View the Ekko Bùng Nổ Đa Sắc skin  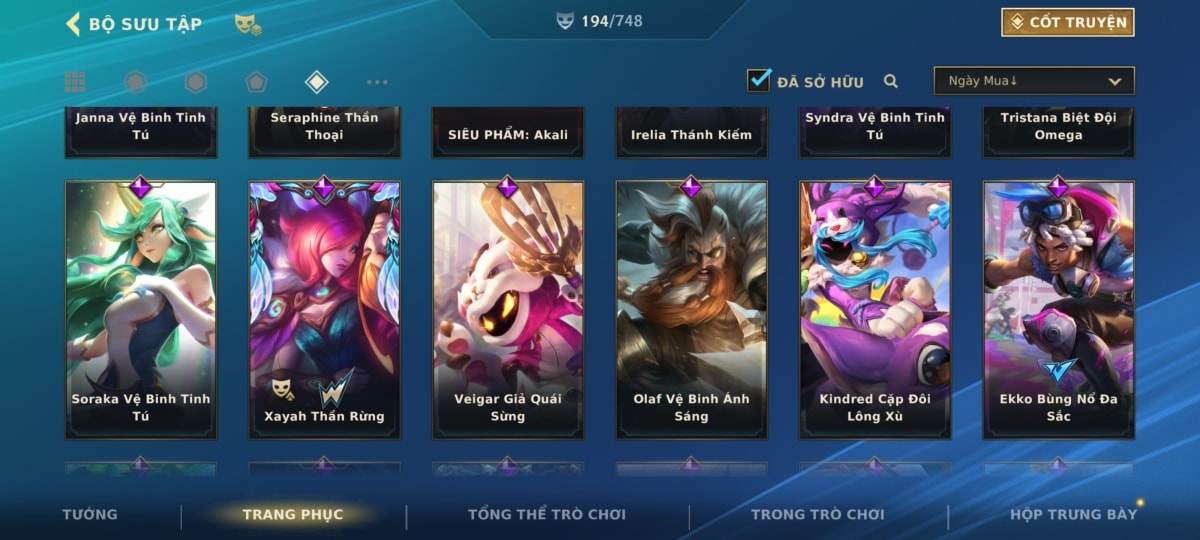pyautogui.click(x=1059, y=310)
